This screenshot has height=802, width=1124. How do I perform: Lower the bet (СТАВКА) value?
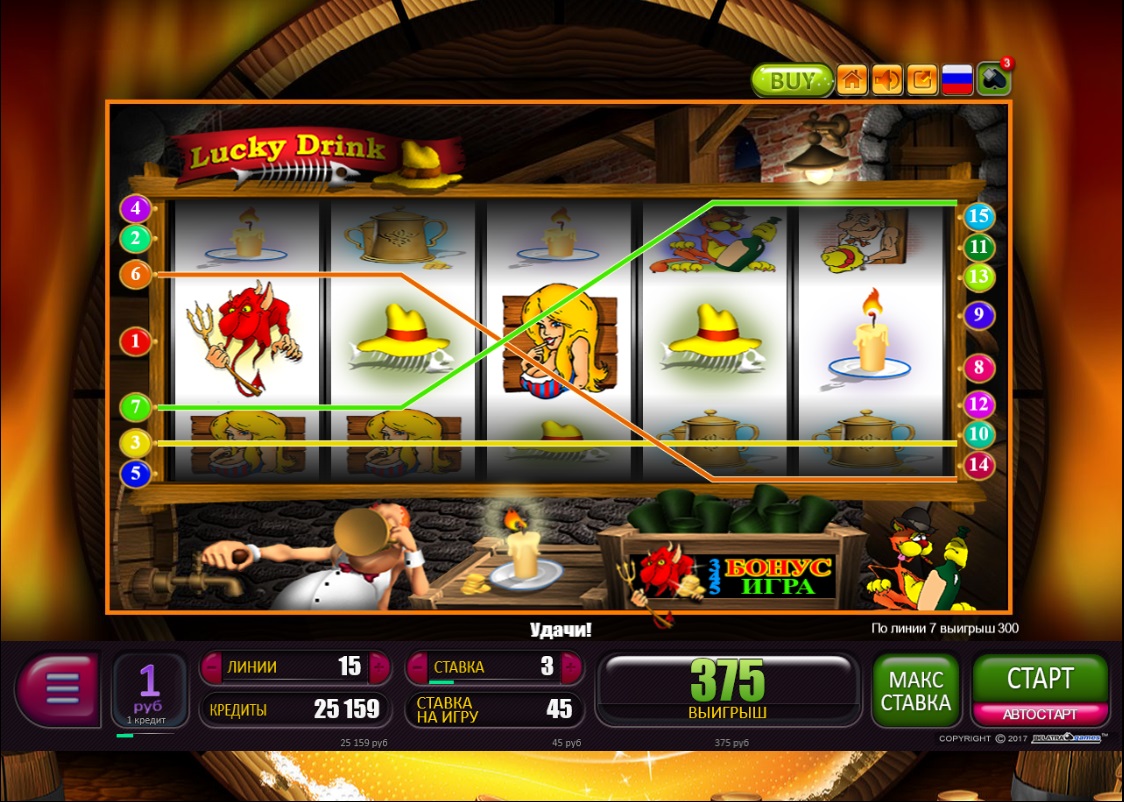tap(418, 667)
